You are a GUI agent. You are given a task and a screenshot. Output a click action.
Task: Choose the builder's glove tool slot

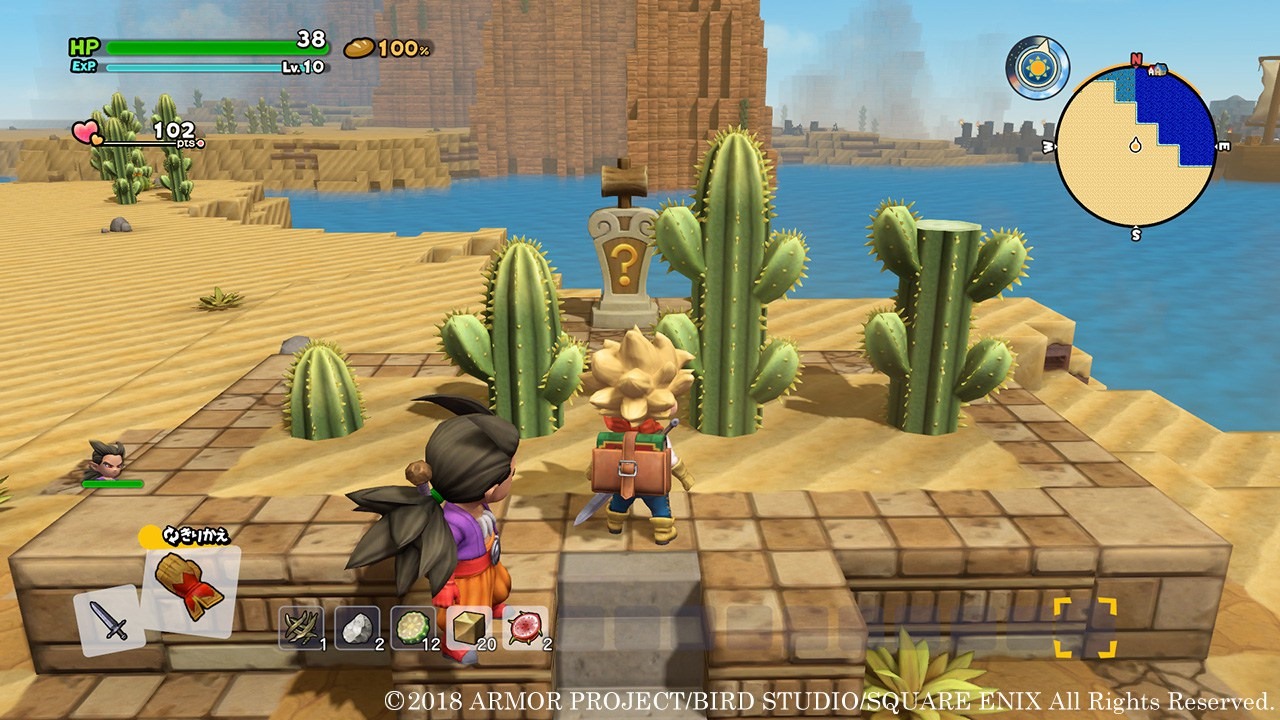190,590
